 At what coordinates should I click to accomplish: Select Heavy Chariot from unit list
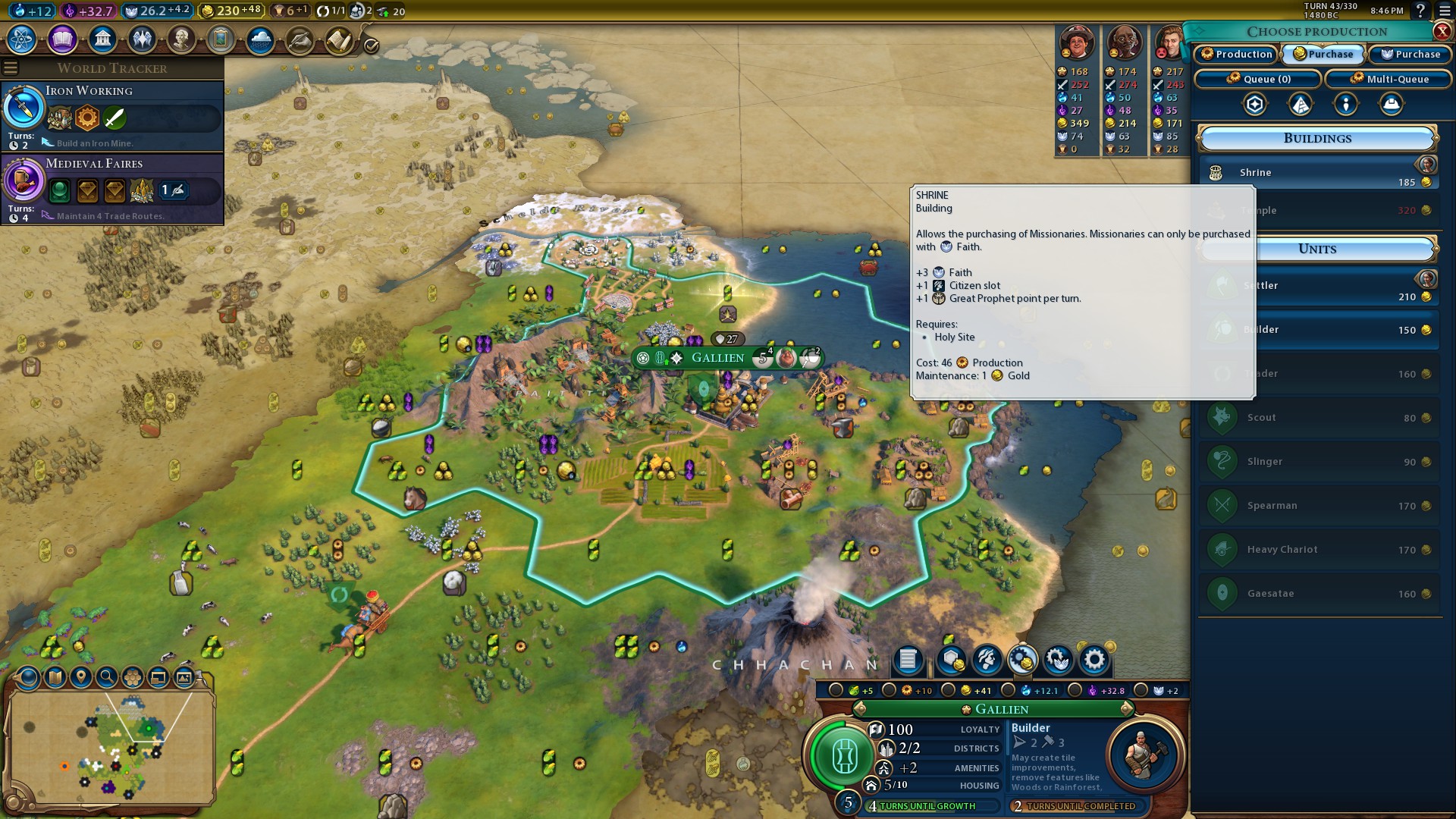click(1318, 550)
